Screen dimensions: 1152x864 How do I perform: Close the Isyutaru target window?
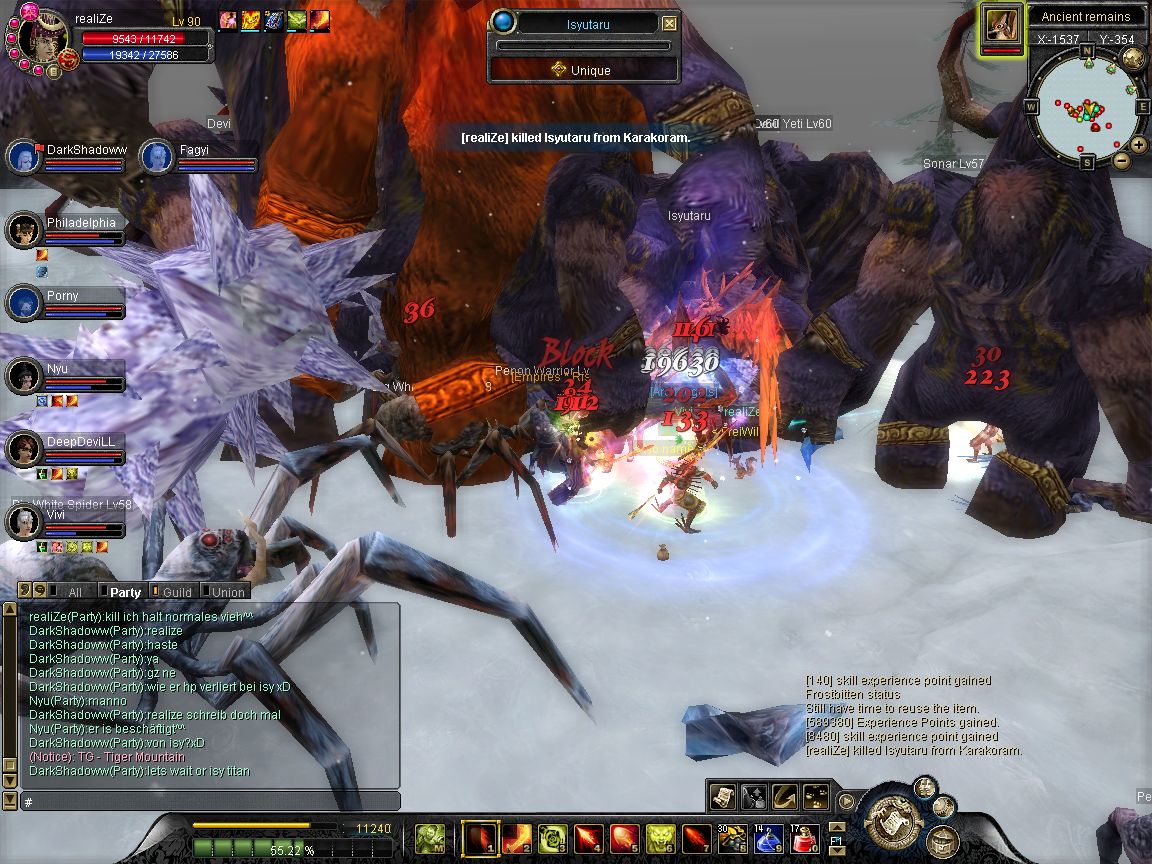pos(670,24)
